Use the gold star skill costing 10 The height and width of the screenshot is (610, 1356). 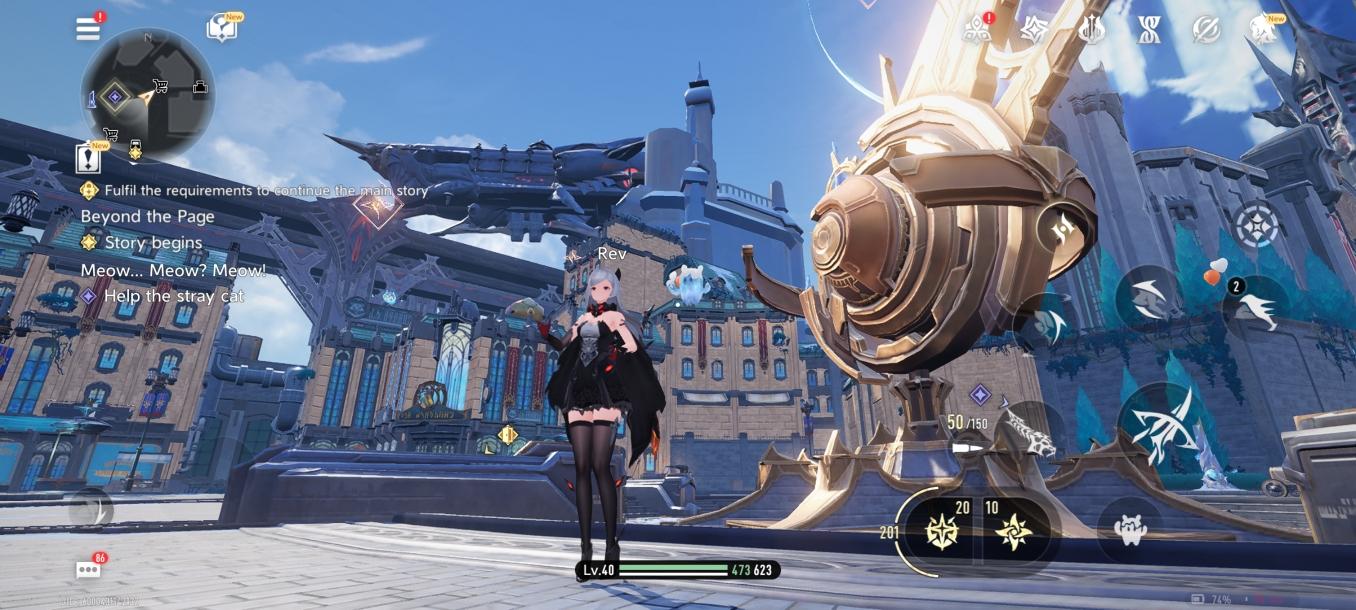[1013, 531]
